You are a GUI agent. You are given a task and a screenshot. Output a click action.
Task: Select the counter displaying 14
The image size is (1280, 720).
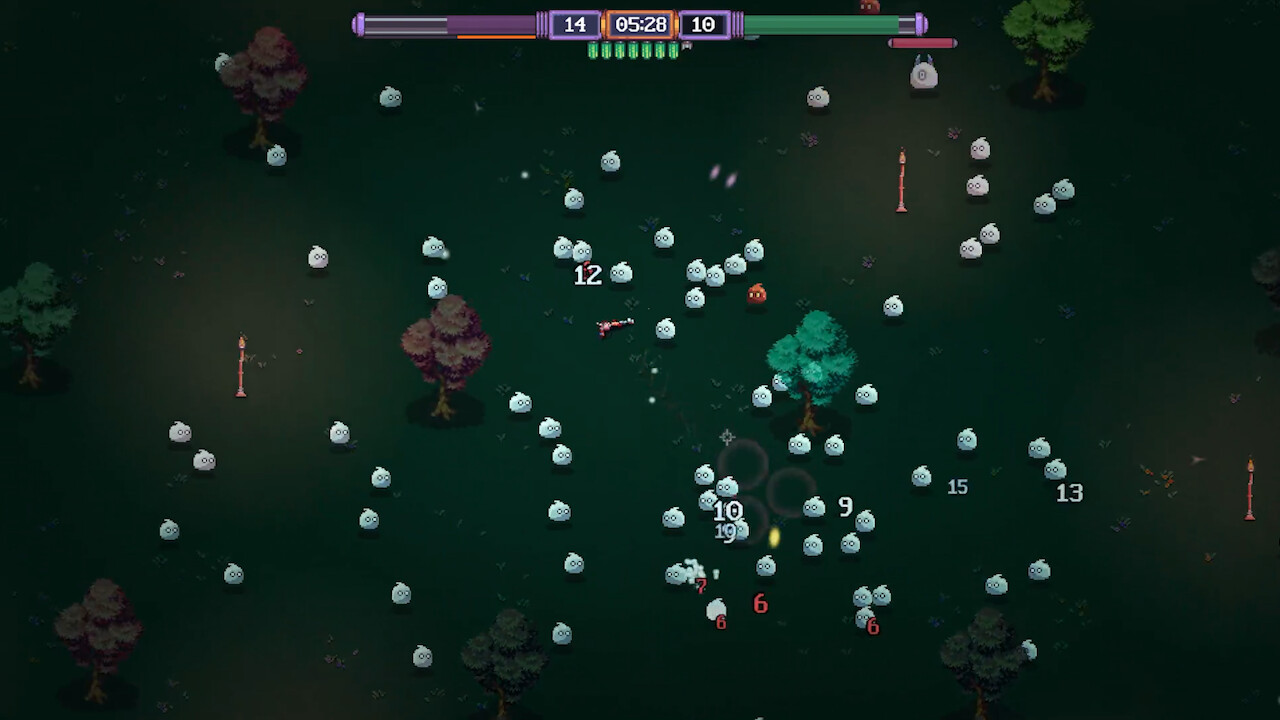(x=576, y=25)
